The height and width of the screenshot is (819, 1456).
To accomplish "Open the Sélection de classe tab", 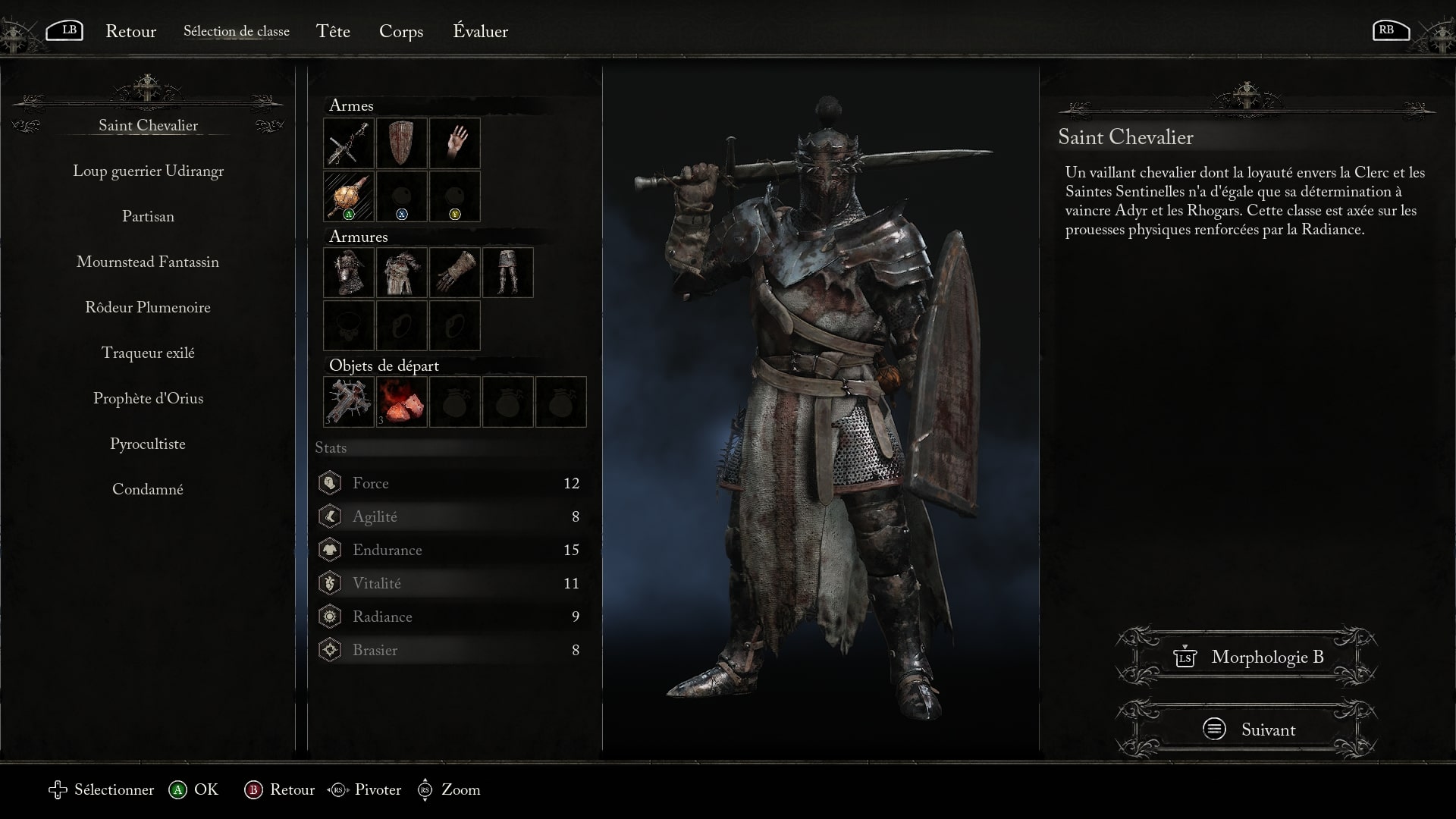I will [236, 31].
